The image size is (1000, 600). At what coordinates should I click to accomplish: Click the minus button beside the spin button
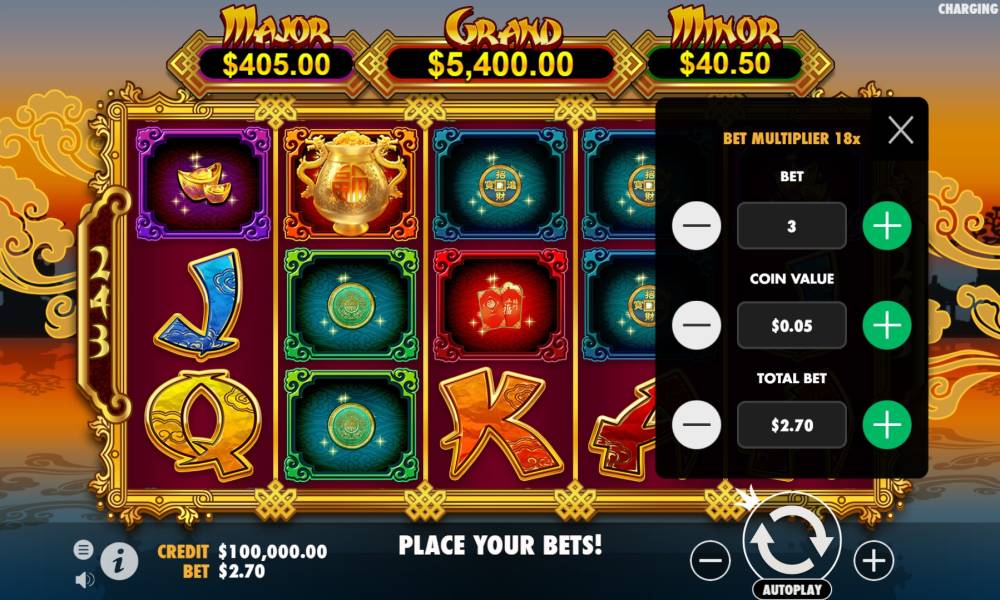[710, 561]
